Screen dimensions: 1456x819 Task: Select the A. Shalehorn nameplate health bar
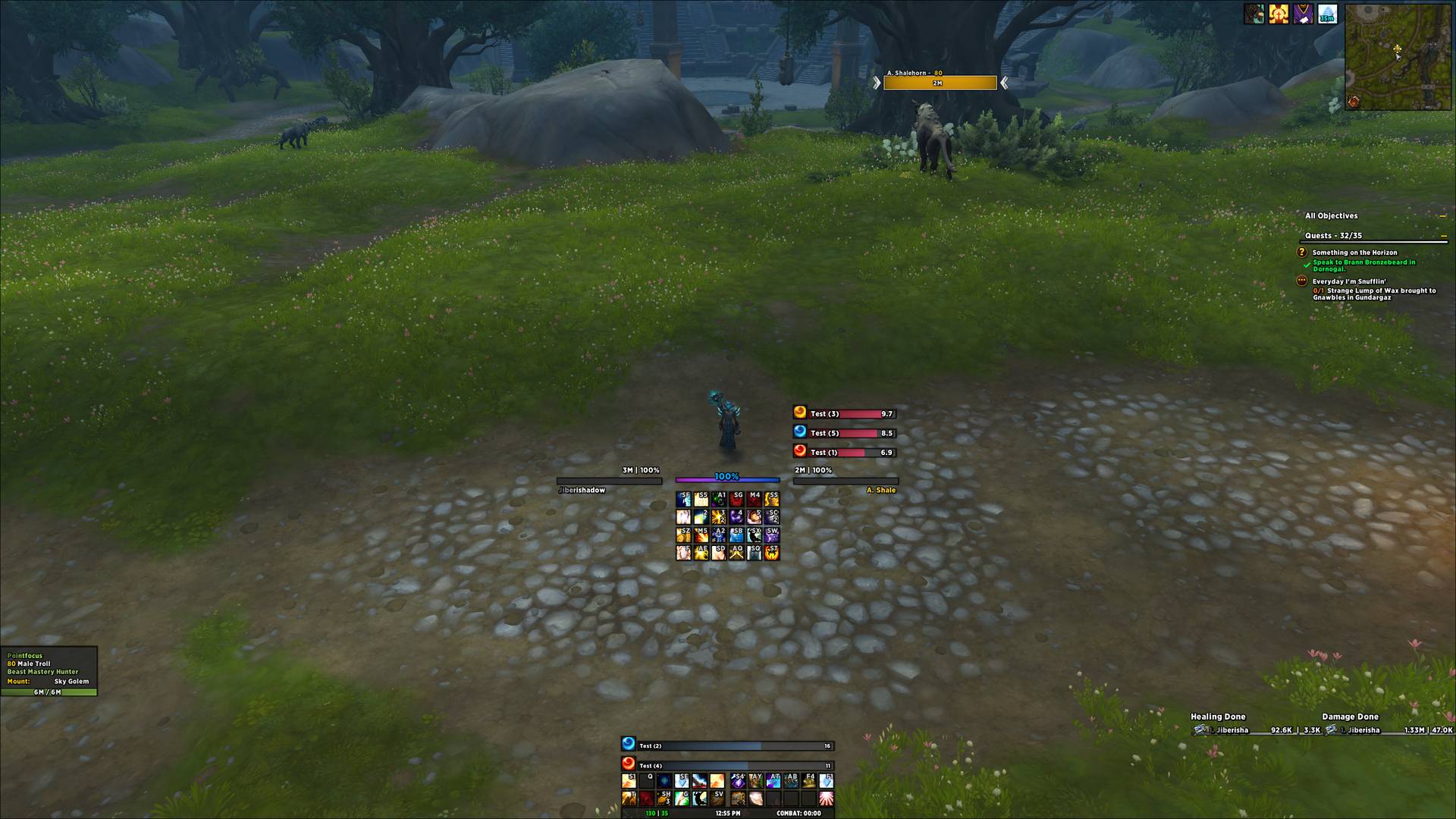(x=940, y=83)
